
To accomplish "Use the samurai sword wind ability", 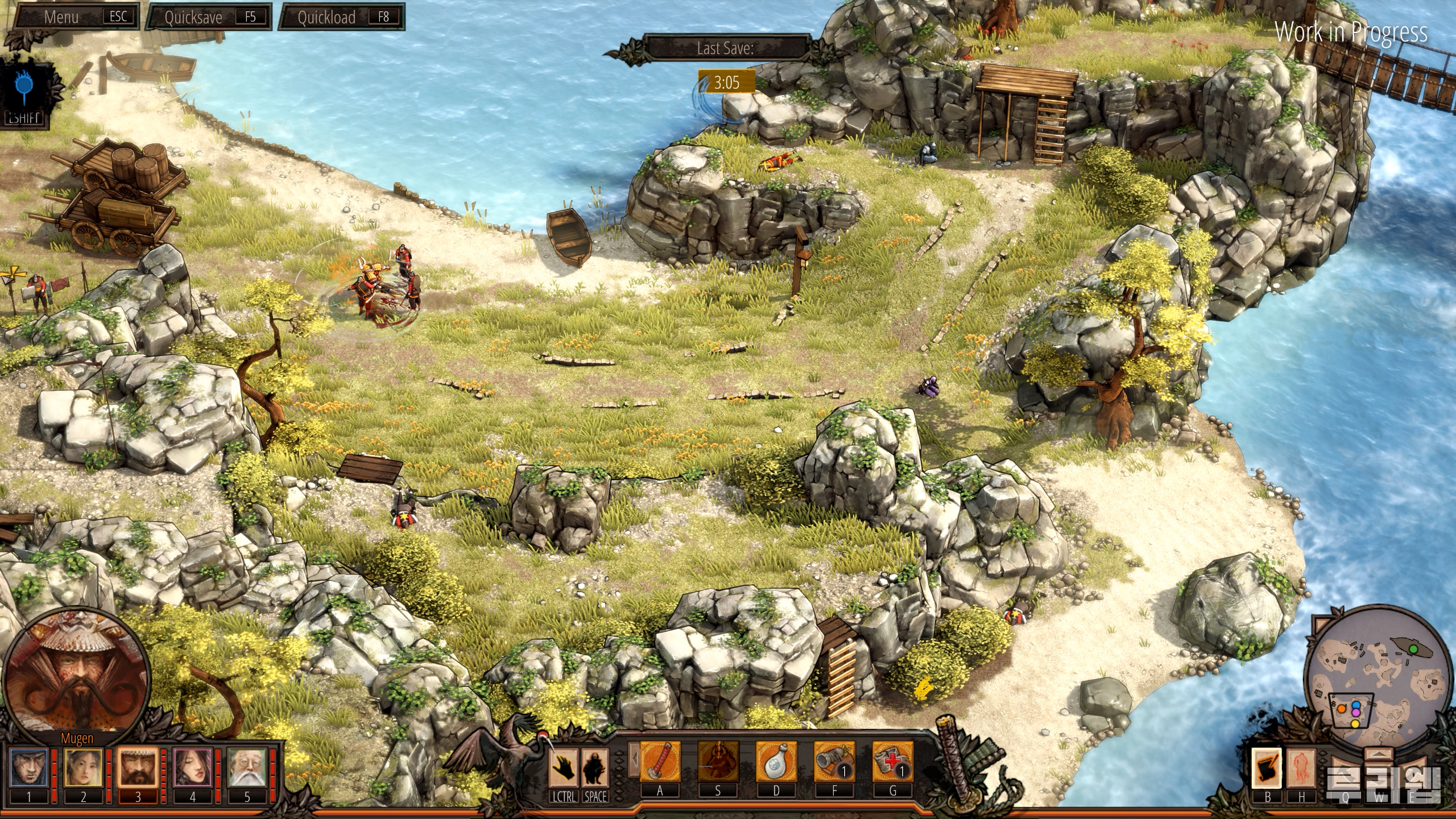I will [x=718, y=762].
